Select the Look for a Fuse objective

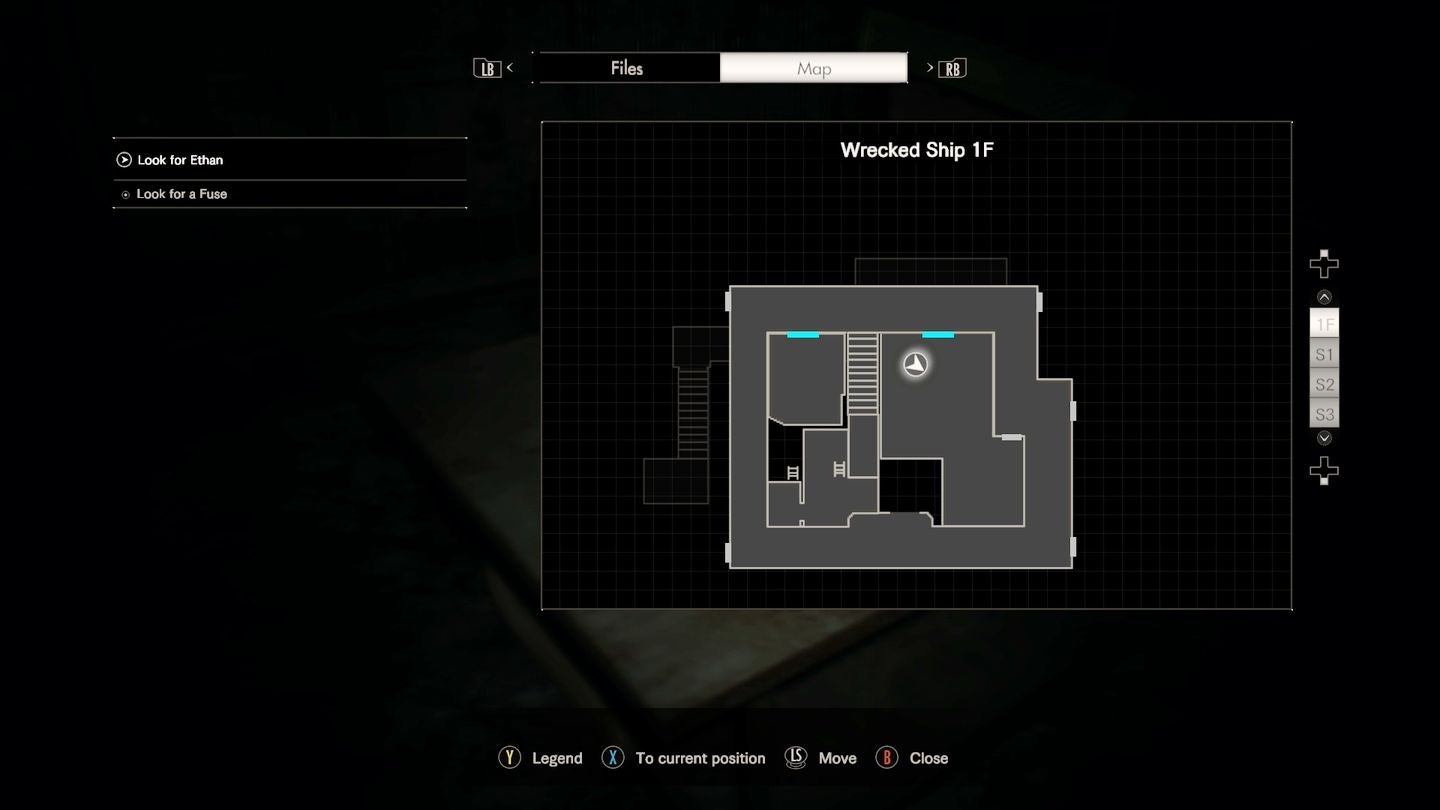[x=181, y=194]
